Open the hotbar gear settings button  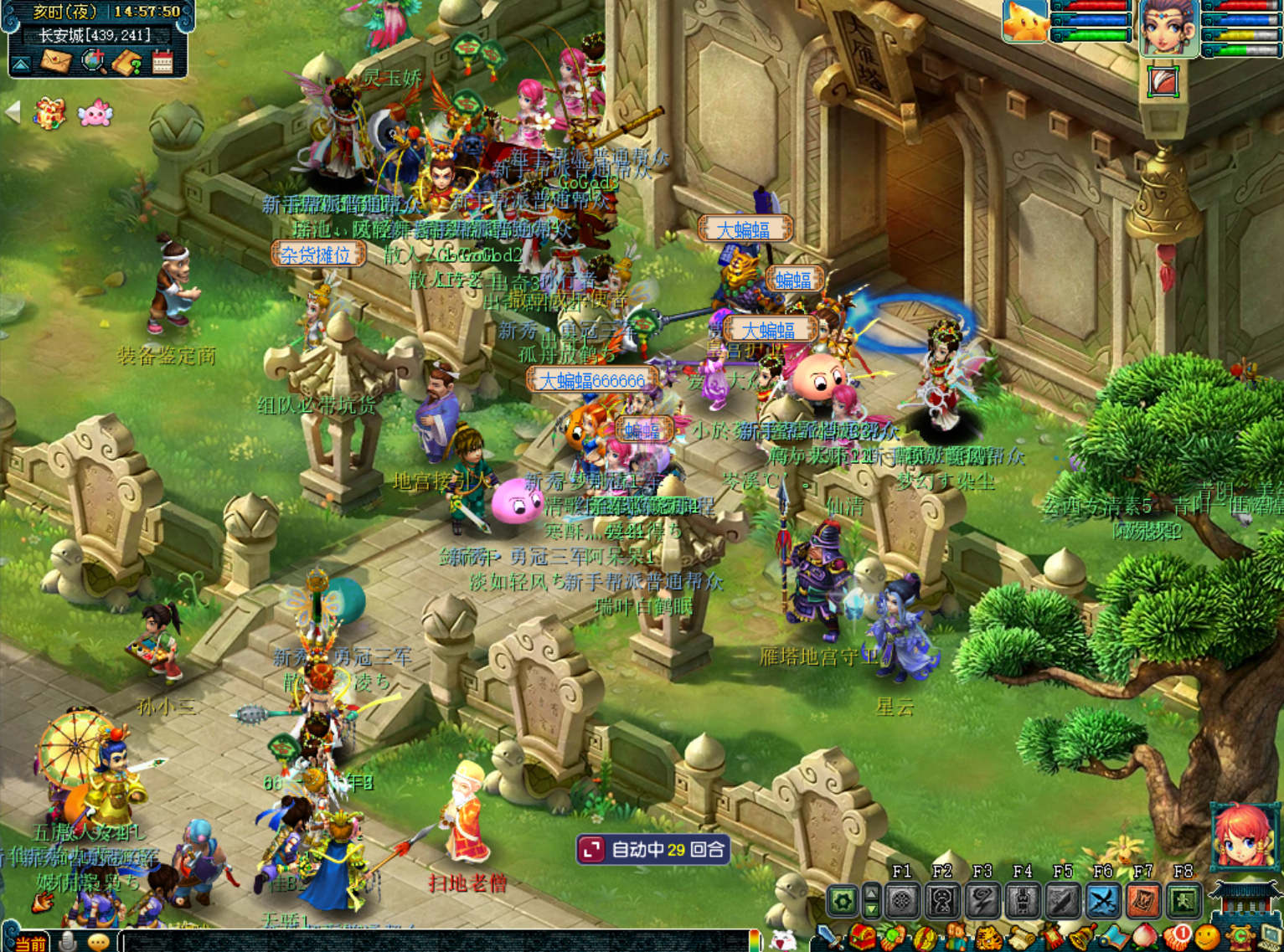pyautogui.click(x=843, y=902)
